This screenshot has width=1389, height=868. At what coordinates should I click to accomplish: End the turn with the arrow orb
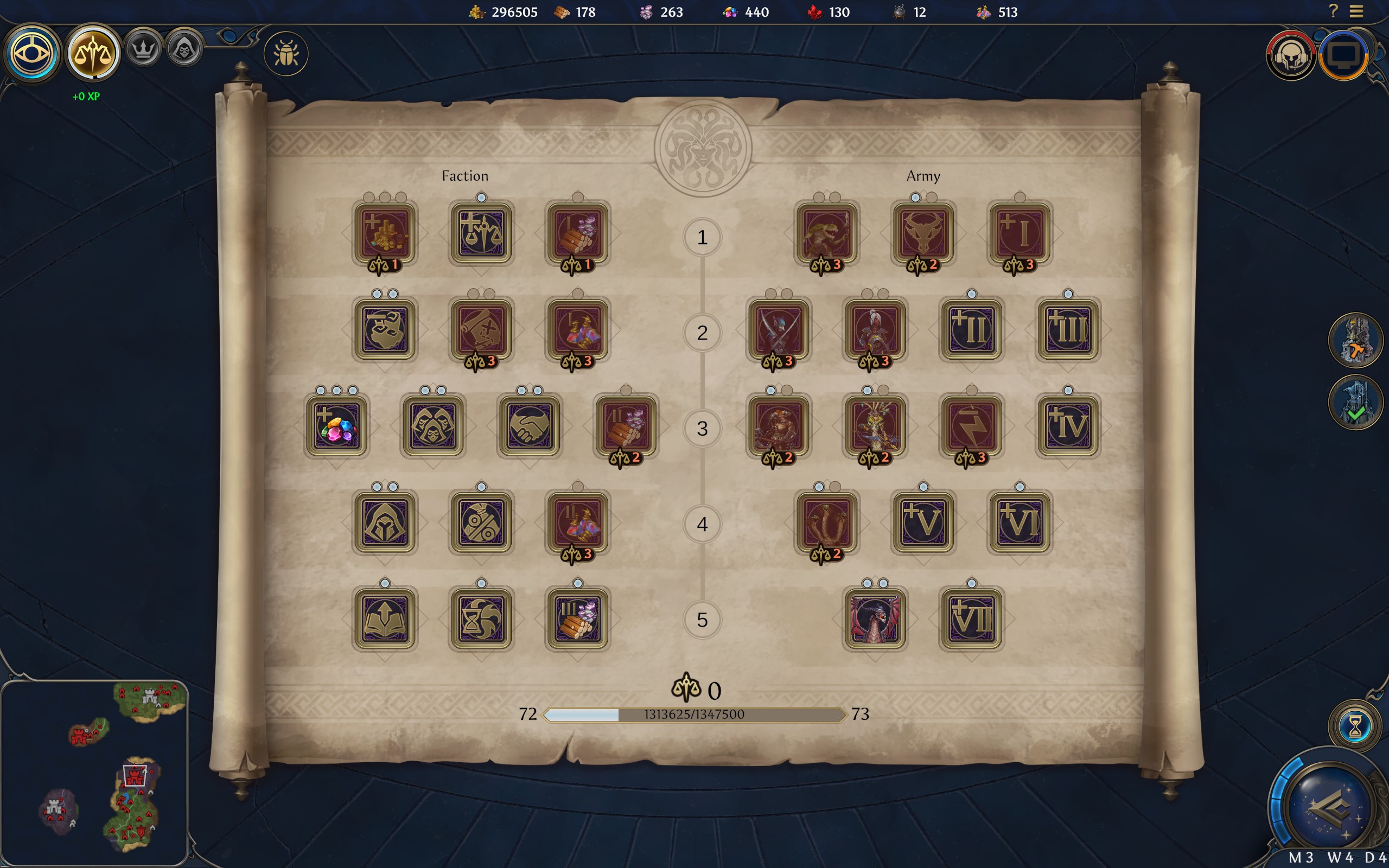click(1331, 808)
